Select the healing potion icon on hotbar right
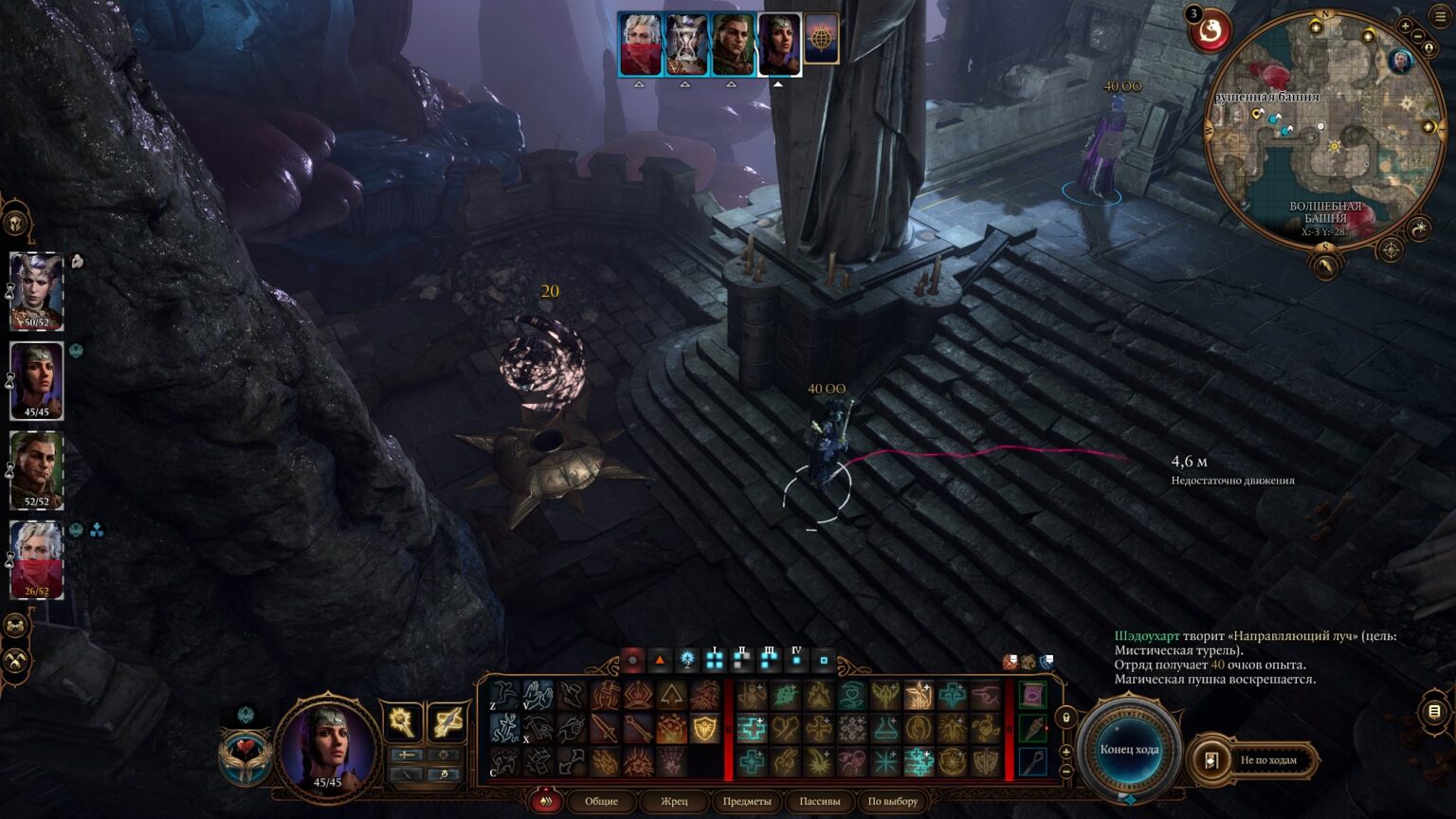The height and width of the screenshot is (819, 1456). tap(1033, 728)
